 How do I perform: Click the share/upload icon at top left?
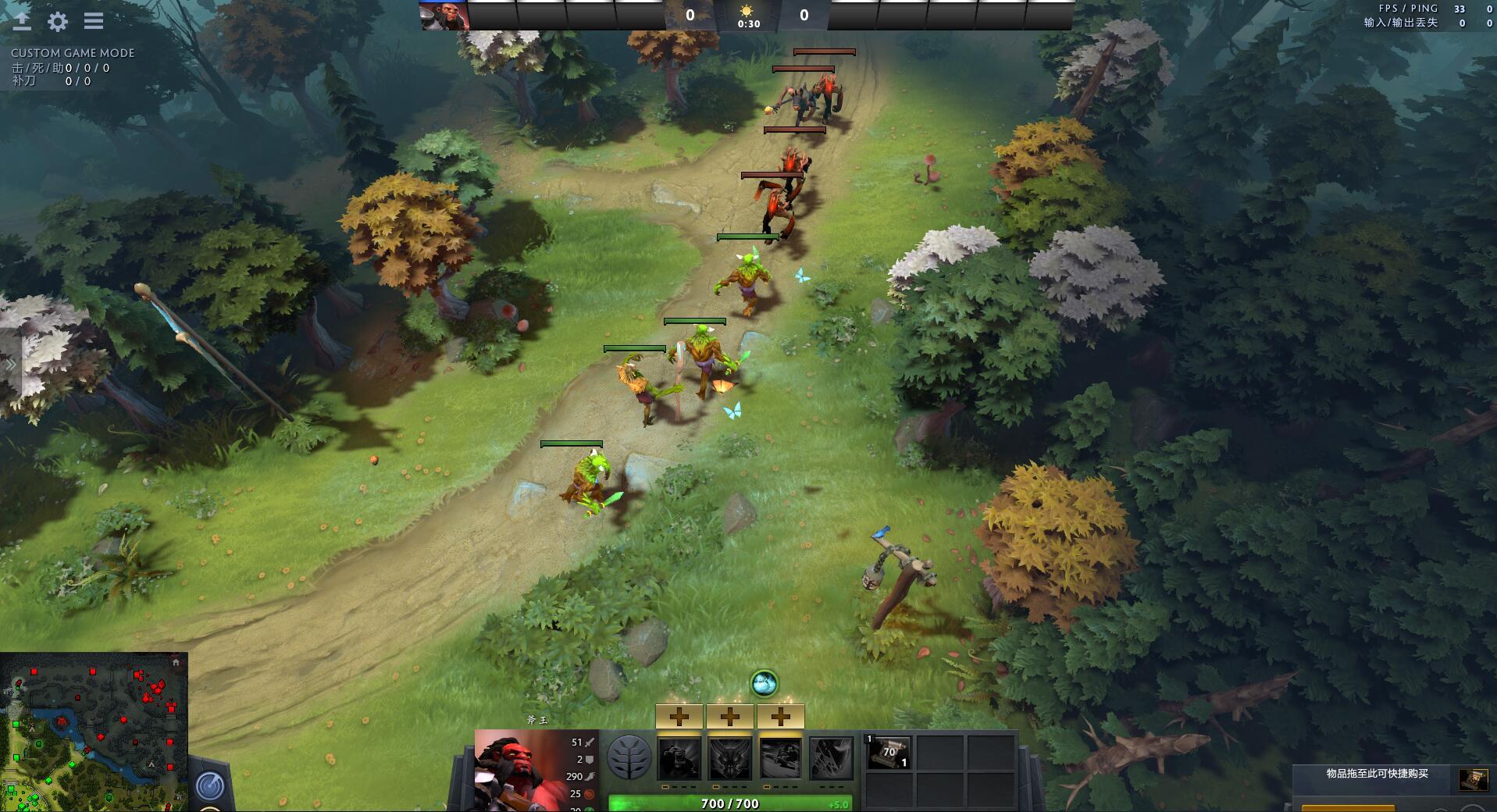tap(23, 20)
